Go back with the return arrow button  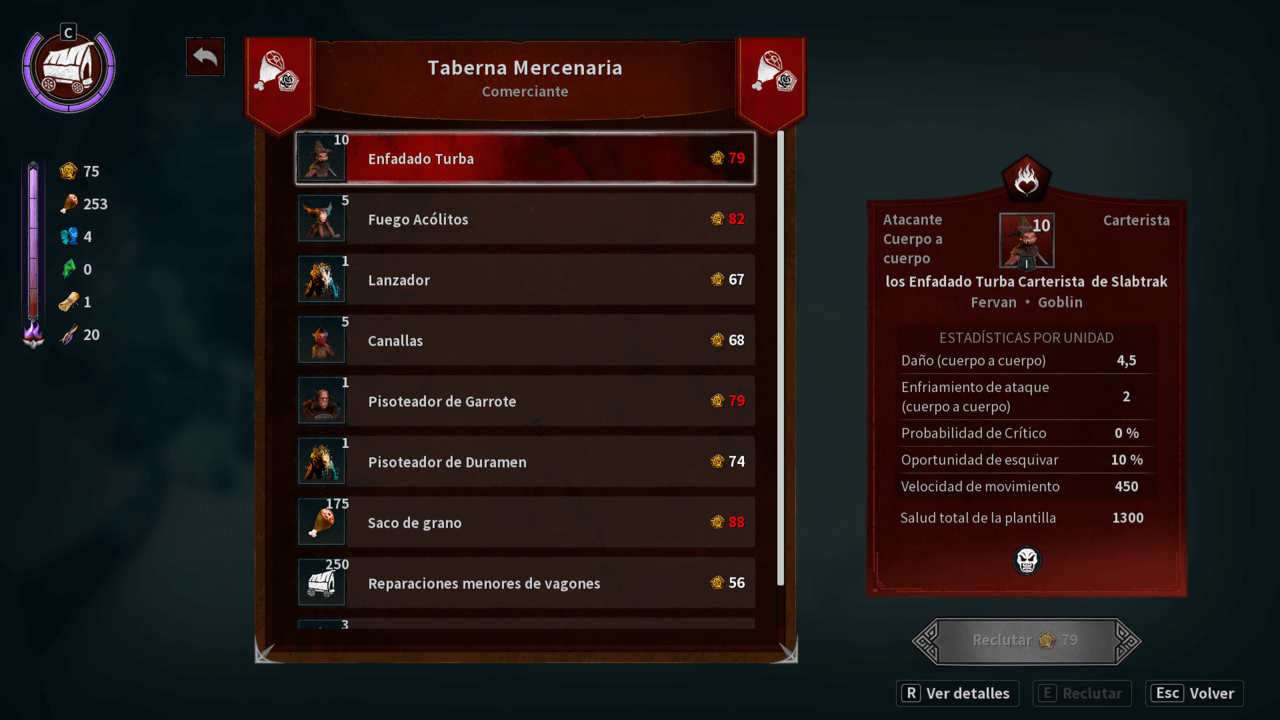(x=205, y=57)
